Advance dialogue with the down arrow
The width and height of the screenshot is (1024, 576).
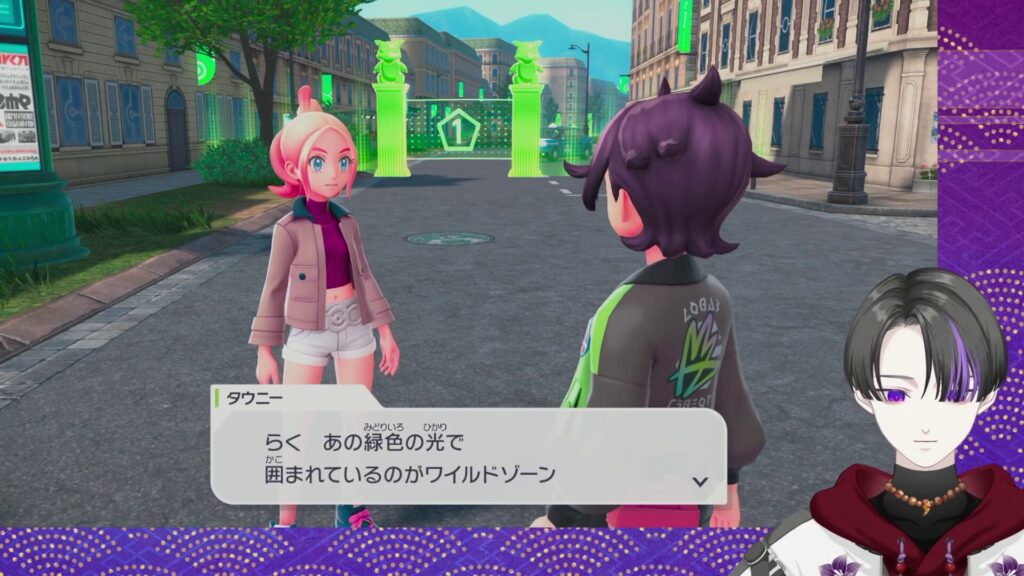click(x=700, y=481)
